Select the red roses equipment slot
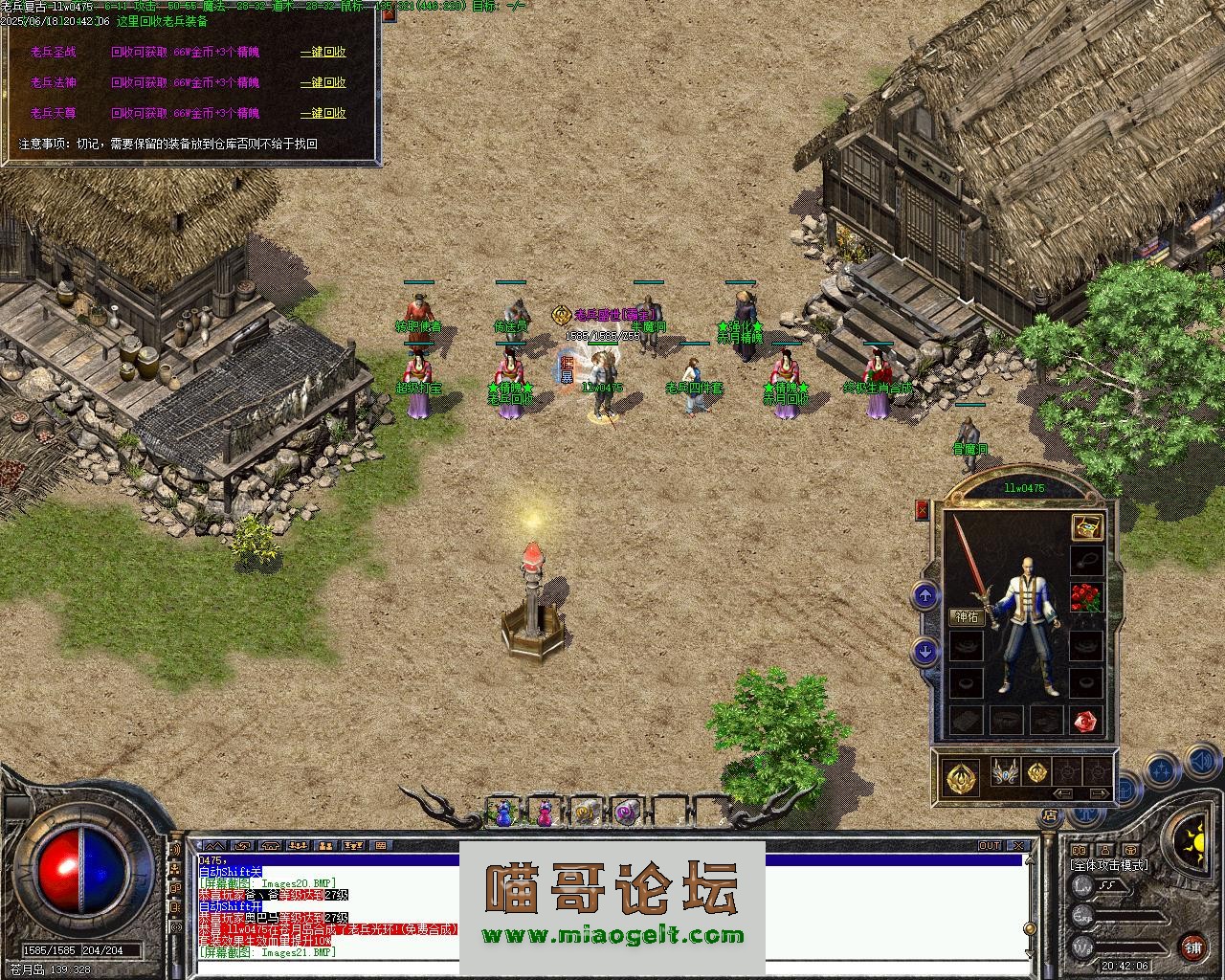Image resolution: width=1225 pixels, height=980 pixels. pyautogui.click(x=1086, y=597)
